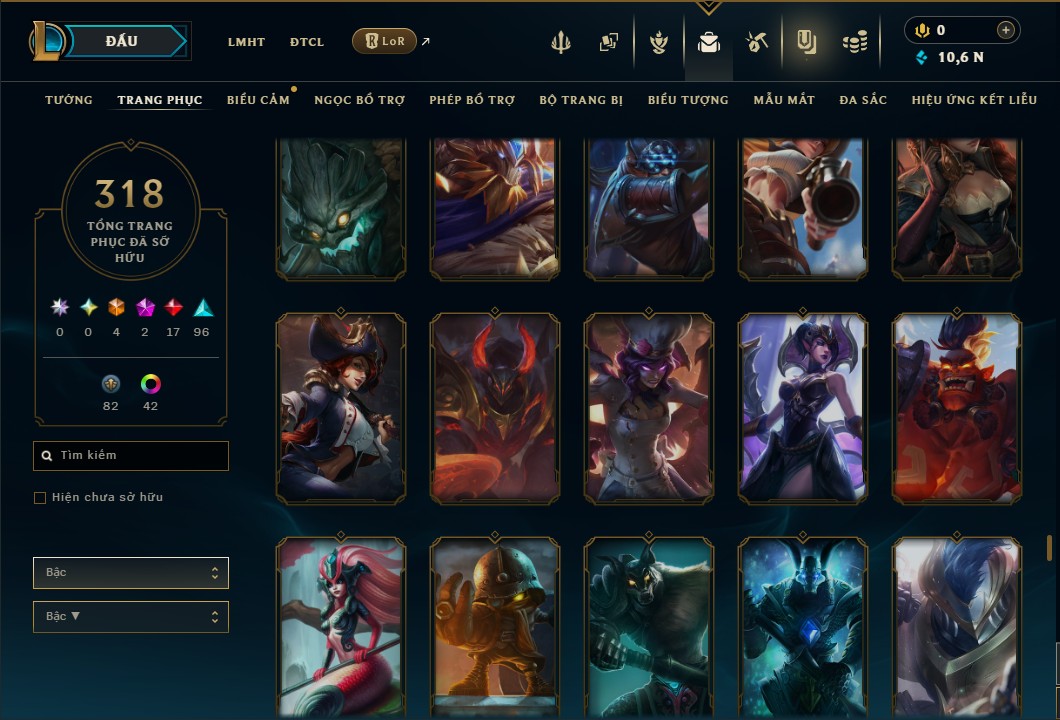The height and width of the screenshot is (720, 1060).
Task: Show the BỘ TRANG BỊ tab
Action: pyautogui.click(x=581, y=100)
